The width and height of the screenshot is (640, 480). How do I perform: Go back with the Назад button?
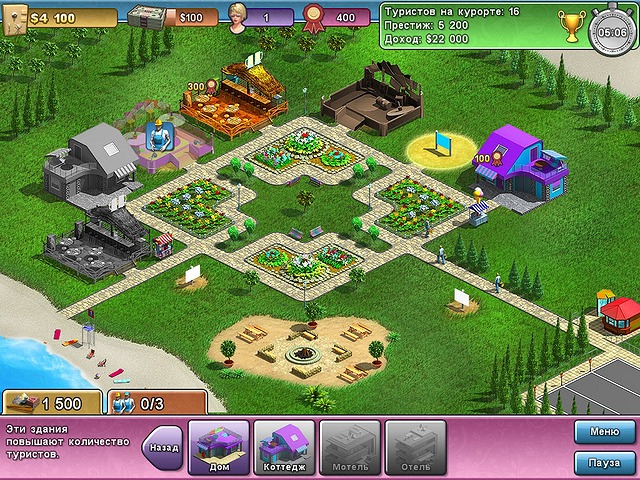(163, 447)
